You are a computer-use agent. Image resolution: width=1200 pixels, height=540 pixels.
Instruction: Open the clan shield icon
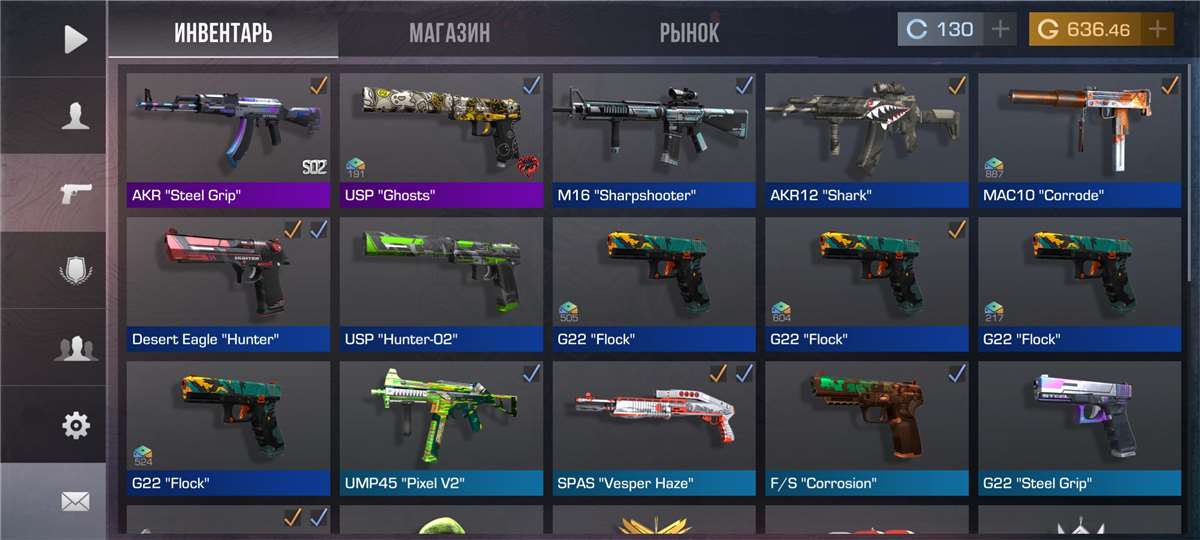pyautogui.click(x=75, y=271)
